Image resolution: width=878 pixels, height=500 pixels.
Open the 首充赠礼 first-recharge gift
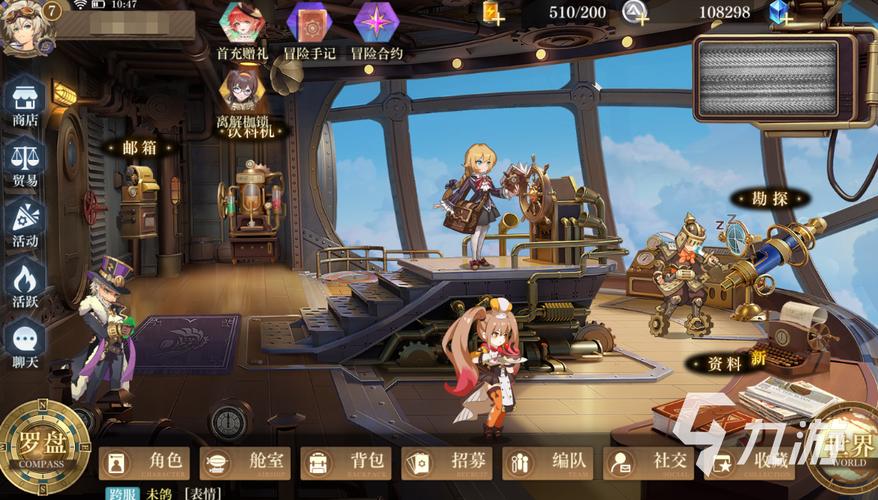(241, 29)
